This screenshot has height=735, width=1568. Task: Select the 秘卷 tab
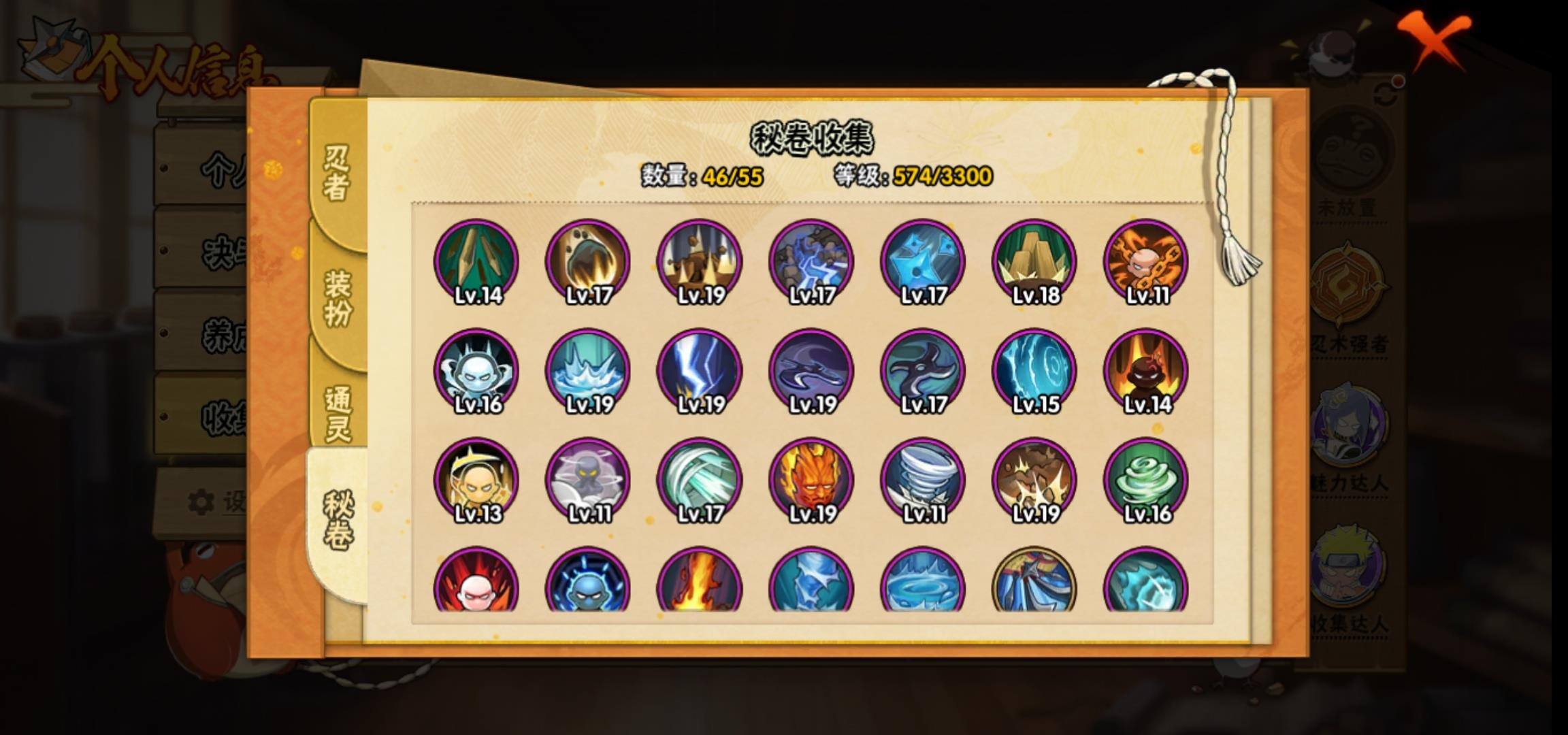338,520
